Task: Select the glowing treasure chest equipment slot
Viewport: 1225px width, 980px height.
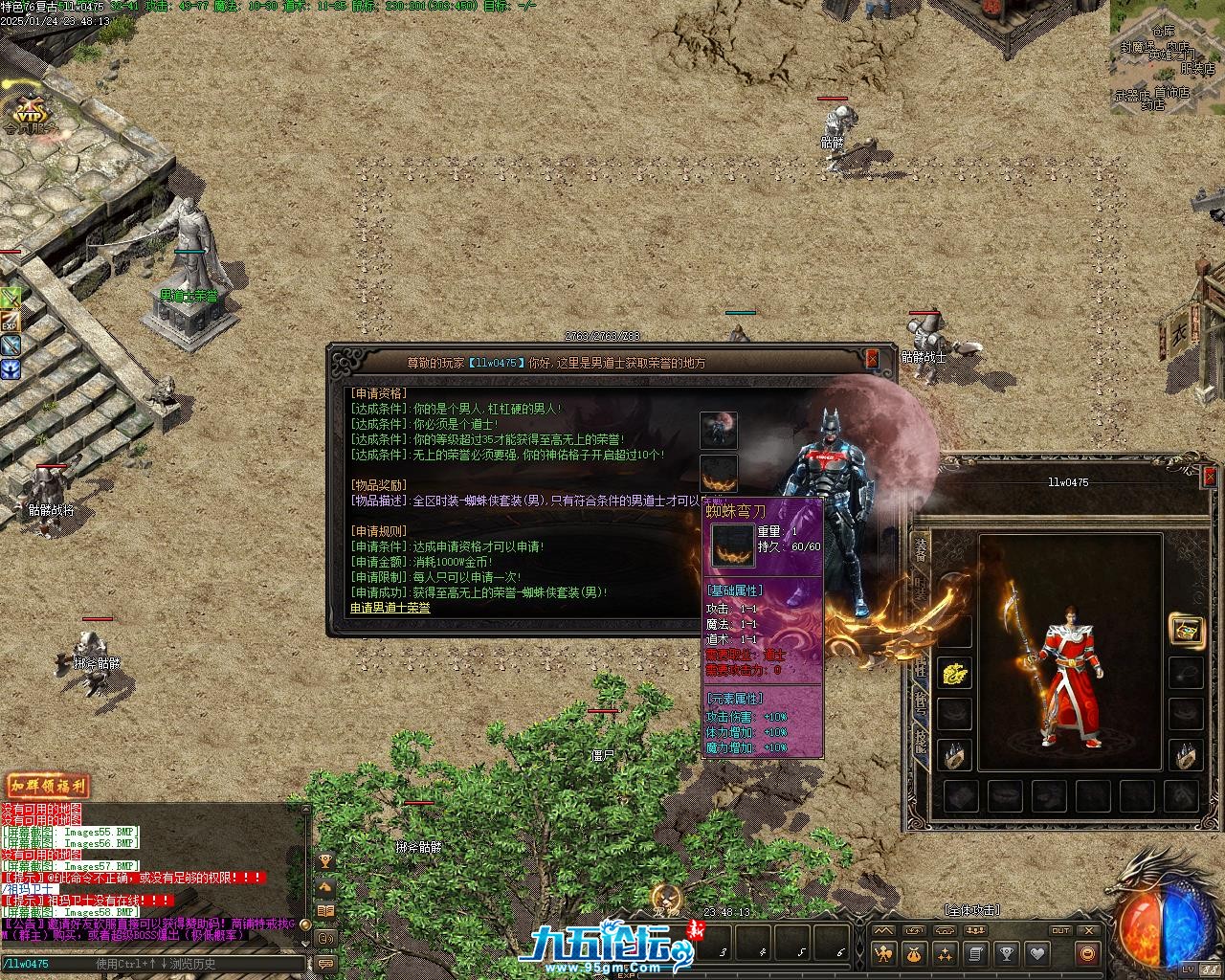Action: tap(1187, 630)
